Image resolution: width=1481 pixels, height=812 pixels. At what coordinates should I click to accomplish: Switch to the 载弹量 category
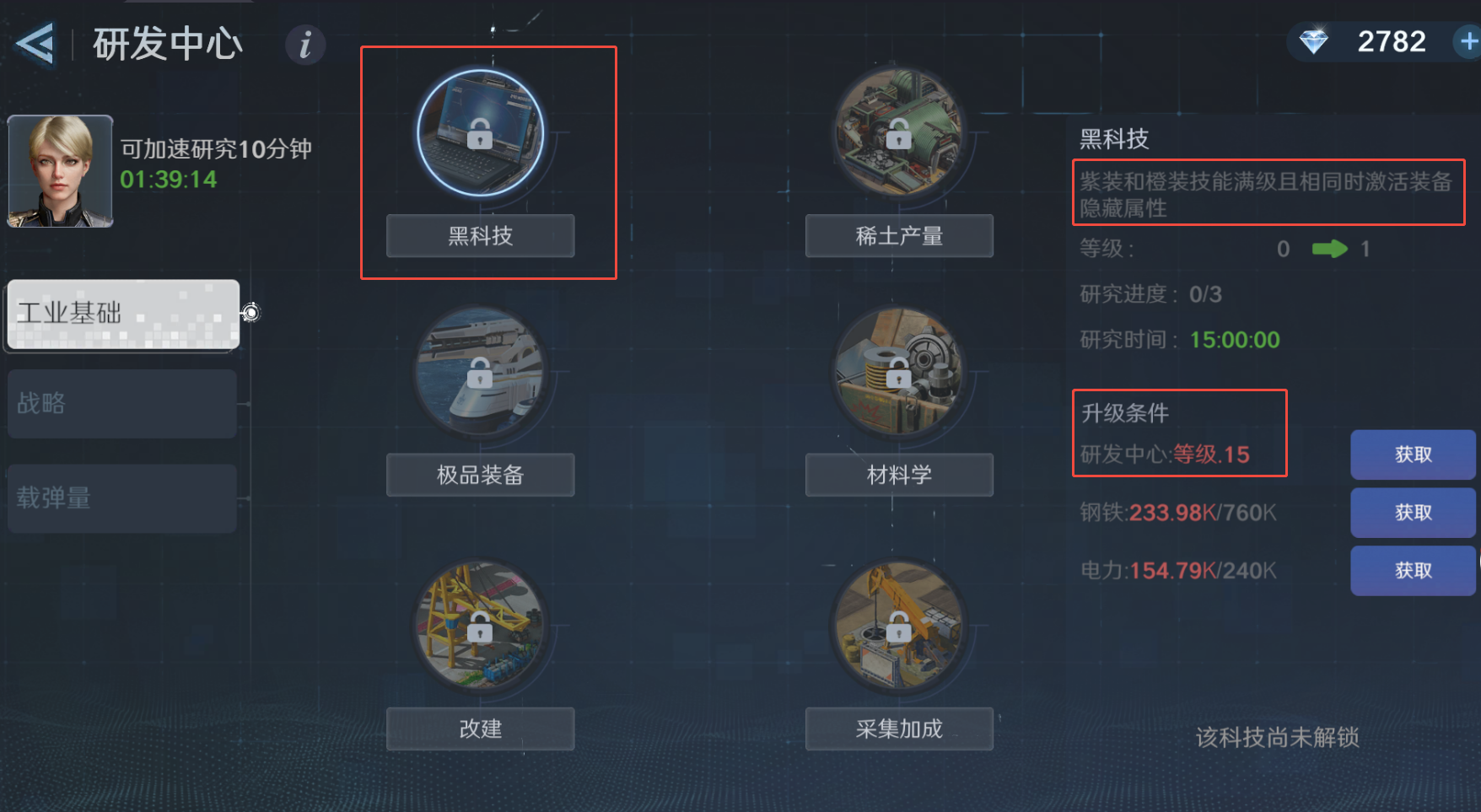[121, 498]
